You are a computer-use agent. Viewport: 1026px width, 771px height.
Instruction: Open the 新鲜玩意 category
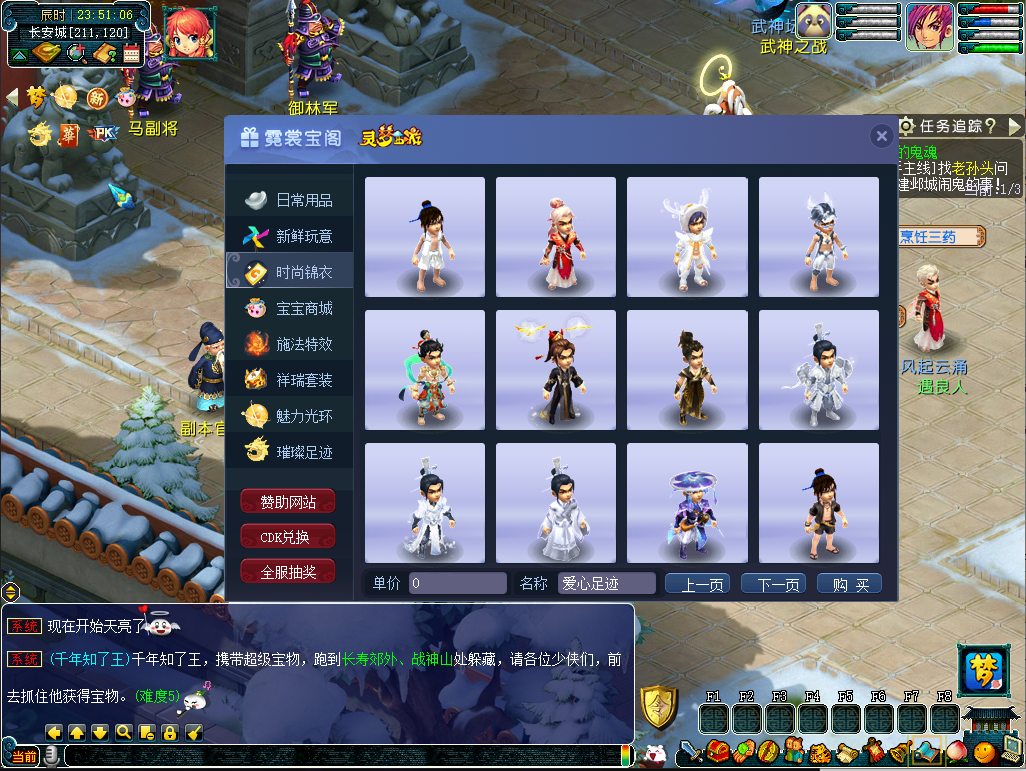290,236
